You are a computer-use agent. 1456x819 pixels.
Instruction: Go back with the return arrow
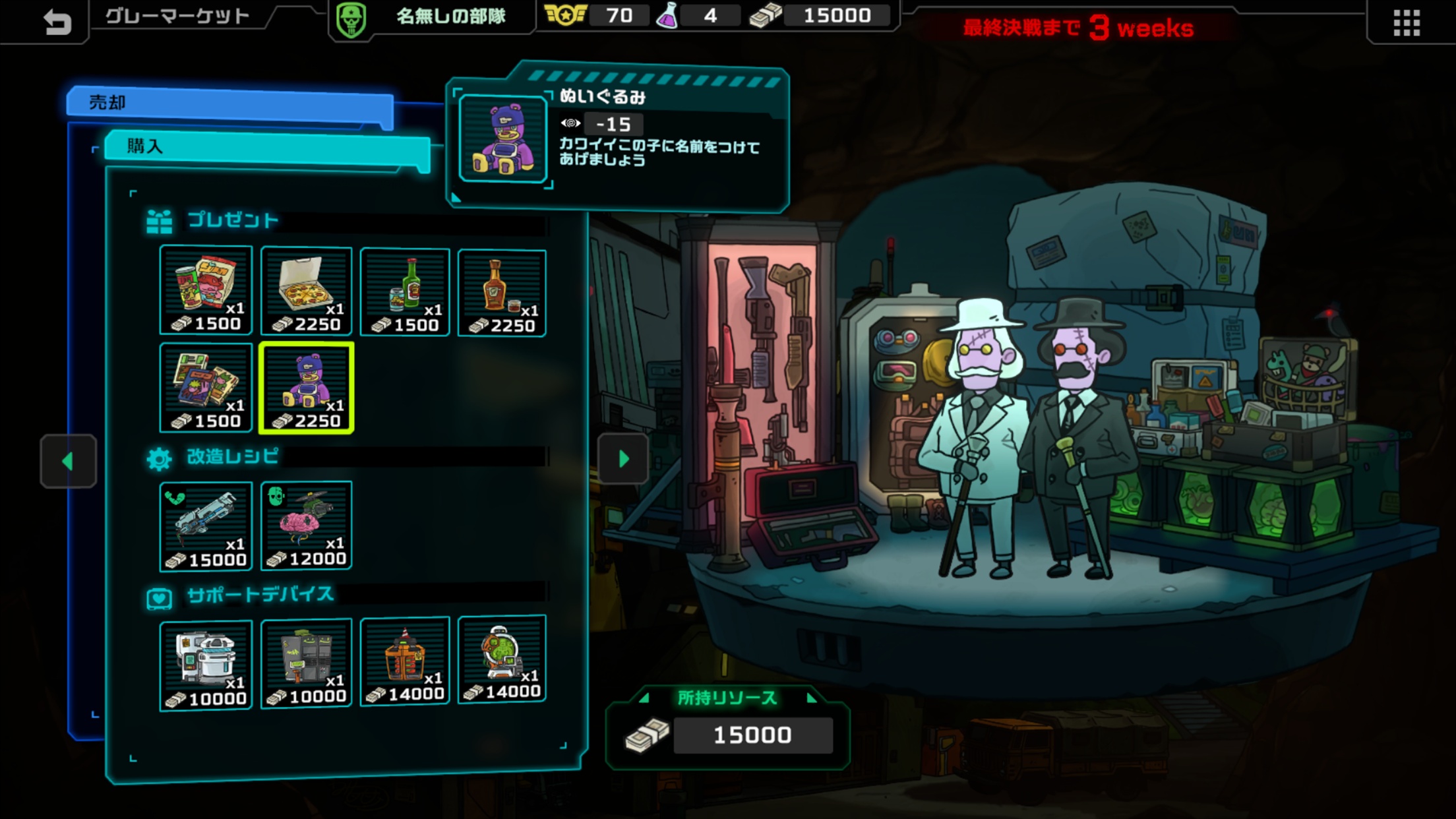tap(57, 22)
